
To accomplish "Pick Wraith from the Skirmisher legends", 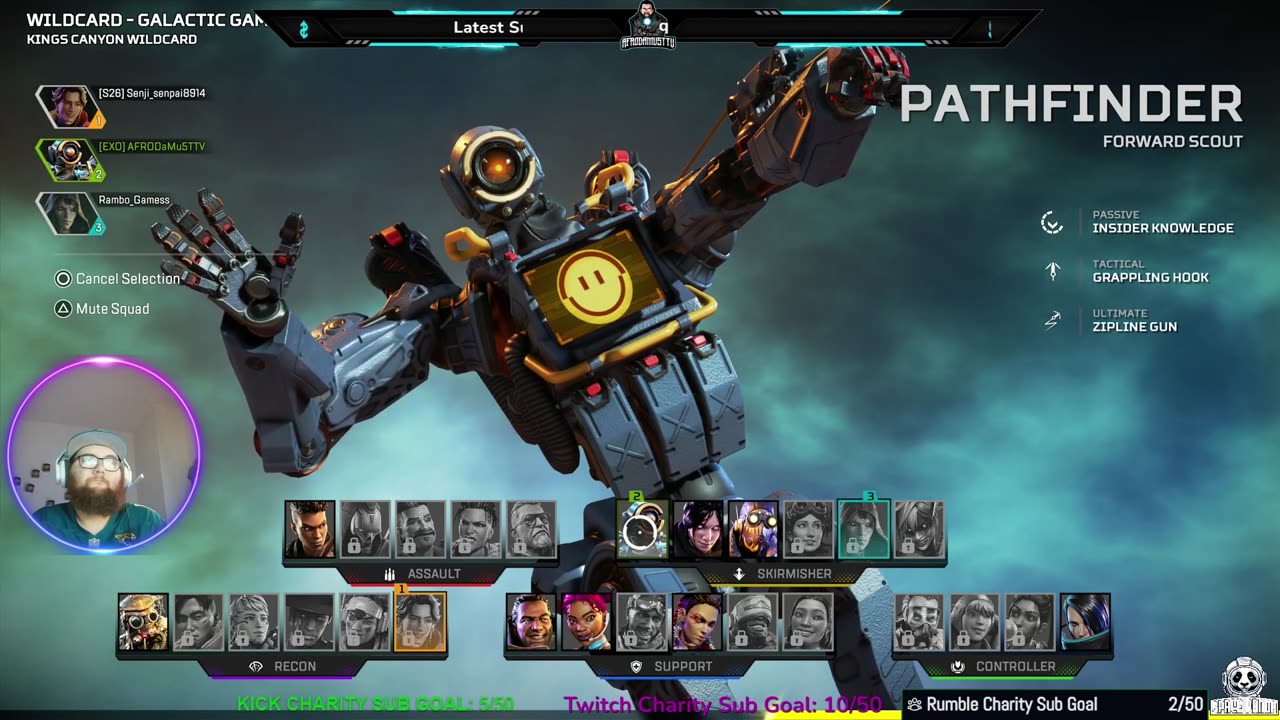I will 697,530.
